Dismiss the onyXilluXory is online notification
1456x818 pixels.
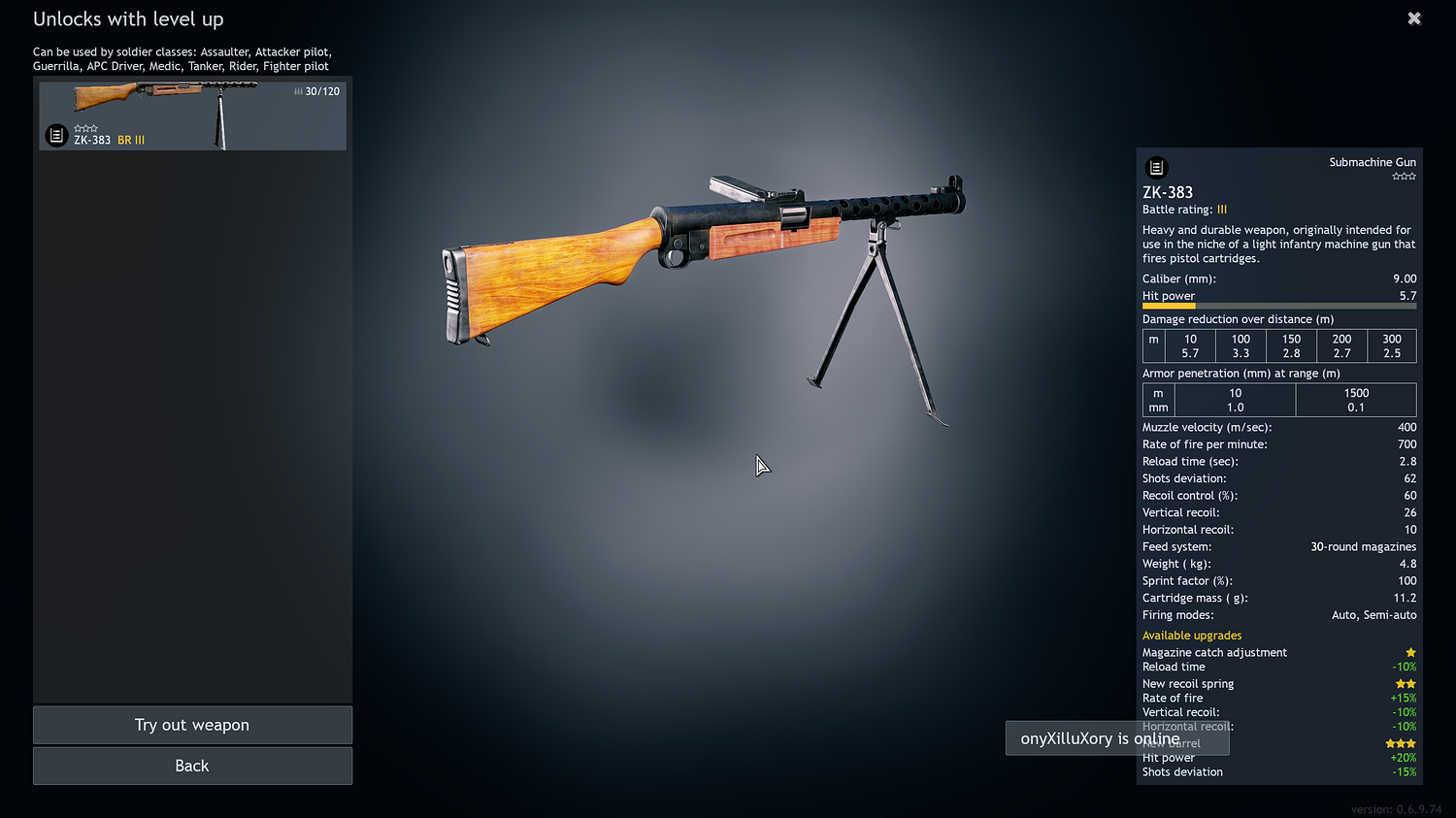(1116, 737)
